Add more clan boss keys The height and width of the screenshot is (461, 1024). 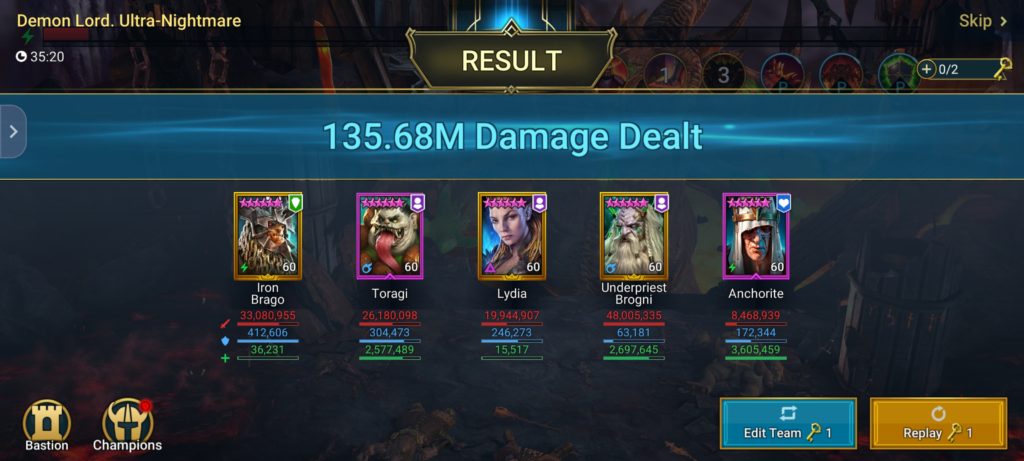pyautogui.click(x=927, y=69)
